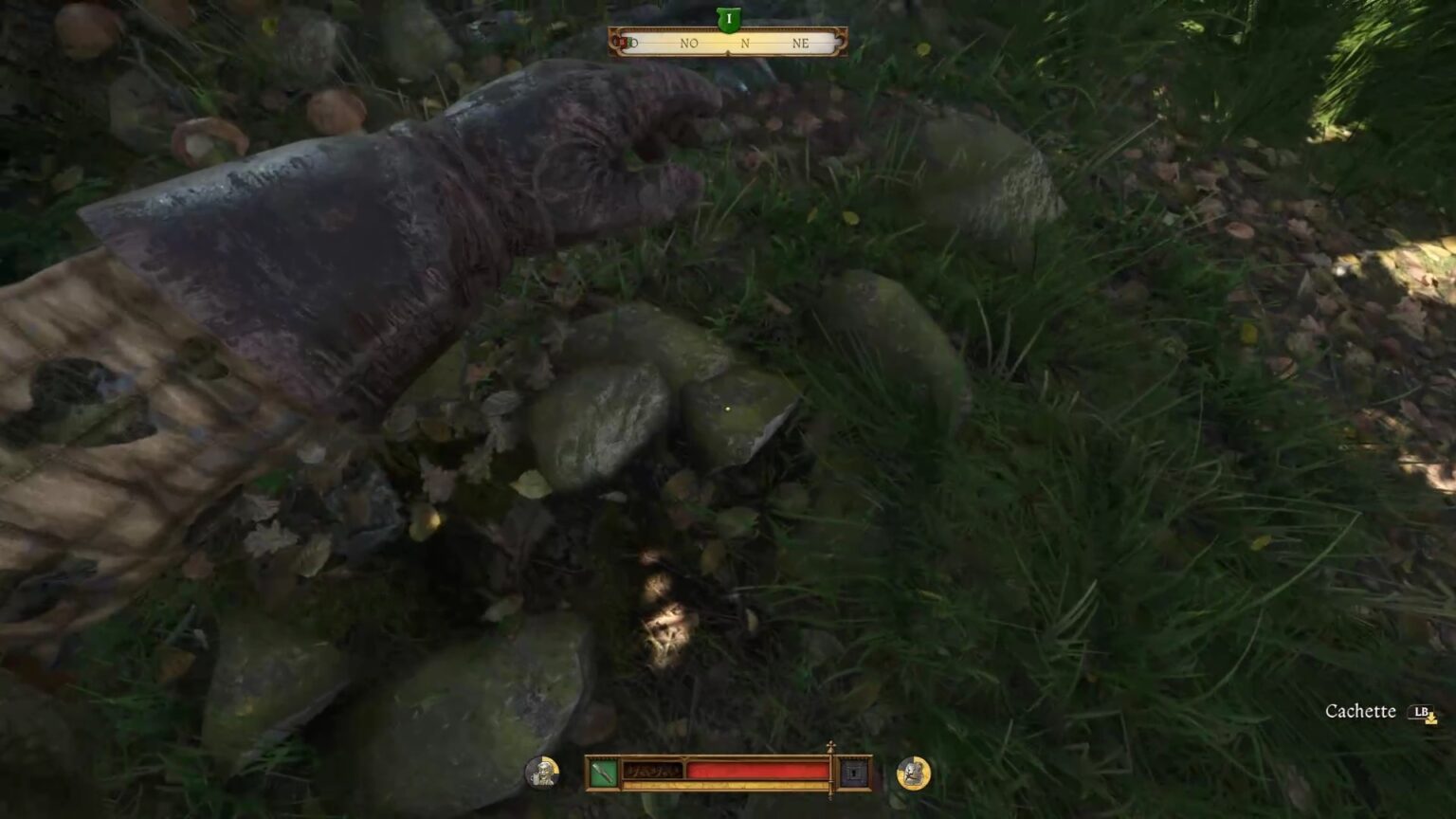Click the NO heading on the compass strip
This screenshot has width=1456, height=819.
pyautogui.click(x=689, y=43)
